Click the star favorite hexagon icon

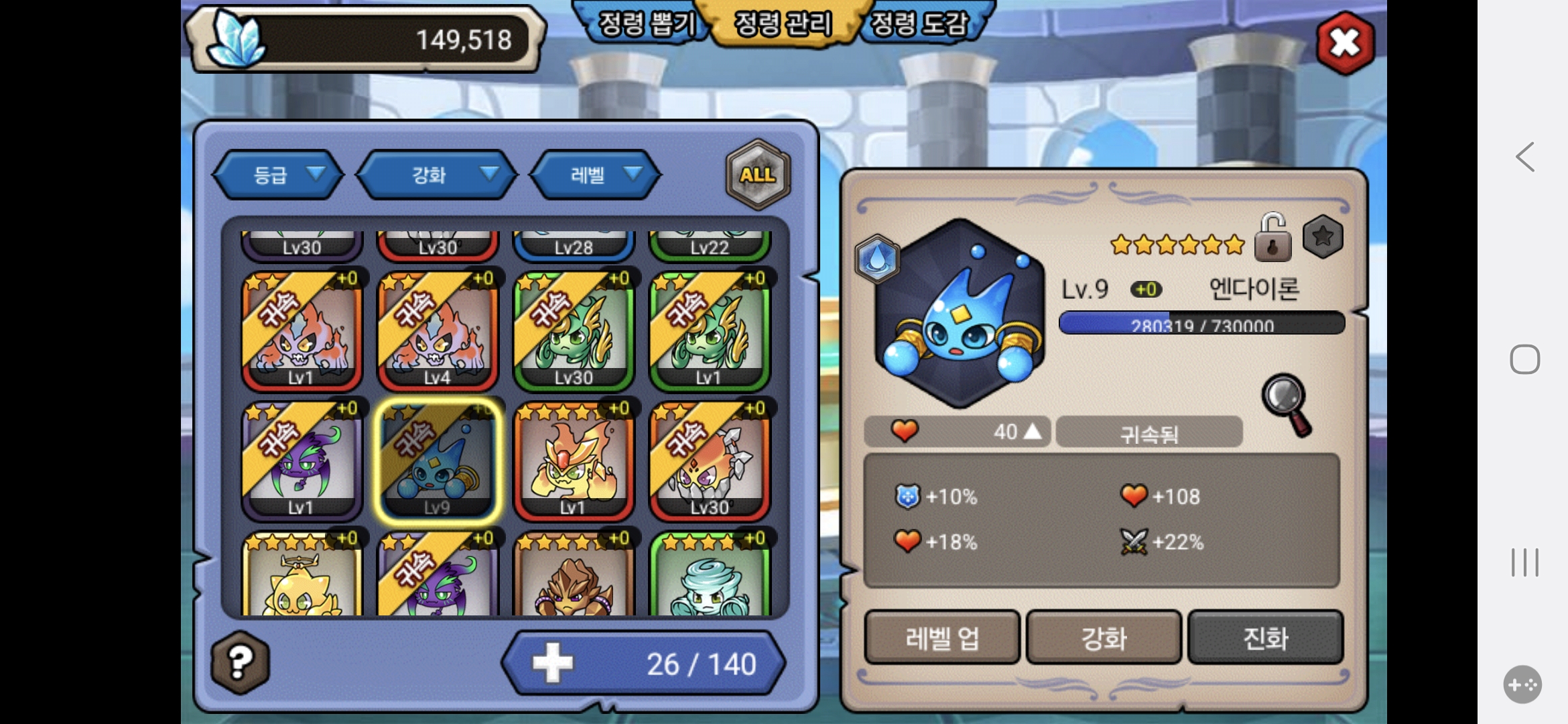(1323, 237)
